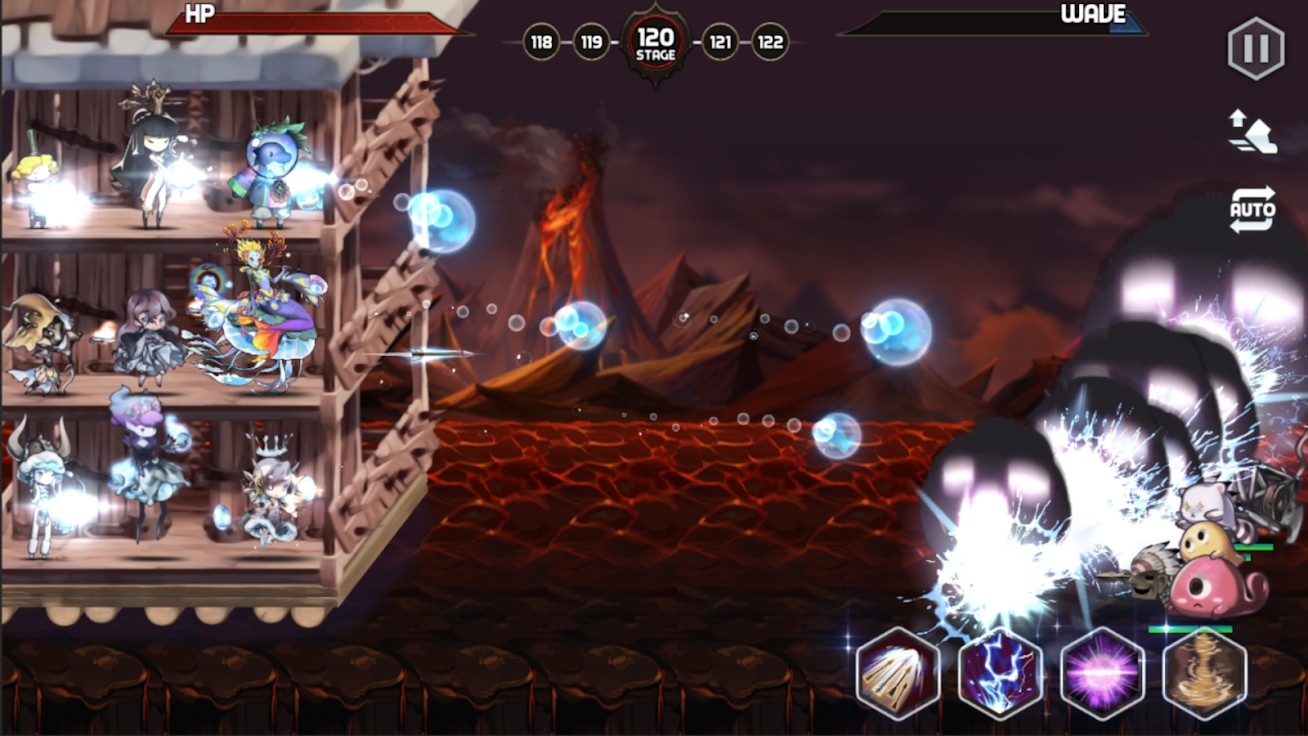The image size is (1308, 736).
Task: Trigger the tornado whirlwind skill
Action: [1205, 674]
